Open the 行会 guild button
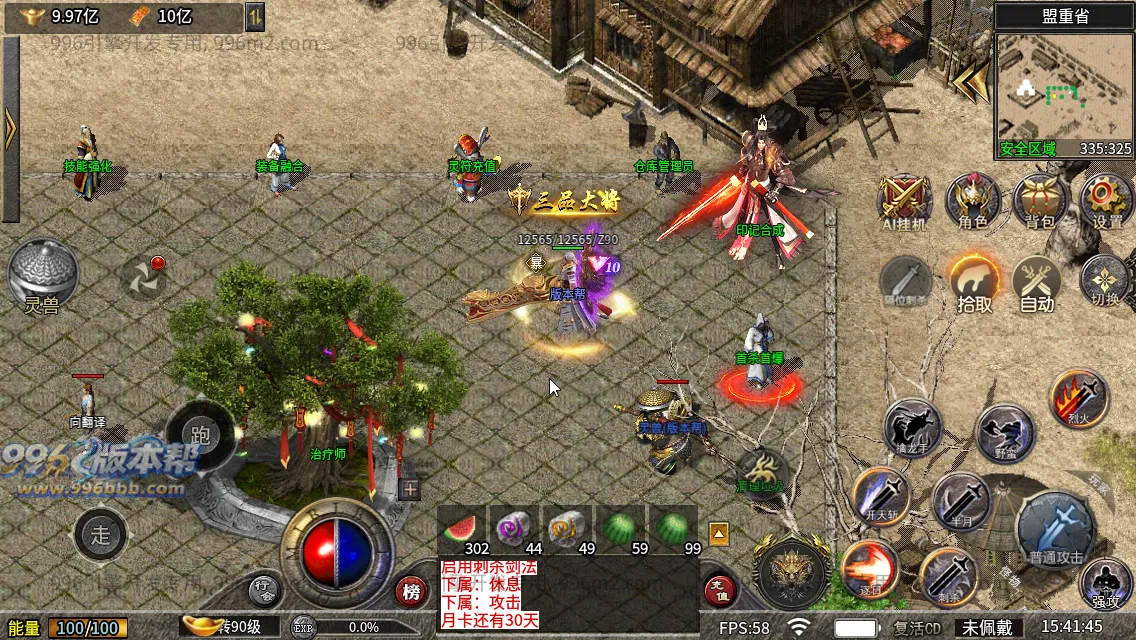The width and height of the screenshot is (1136, 640). (263, 588)
